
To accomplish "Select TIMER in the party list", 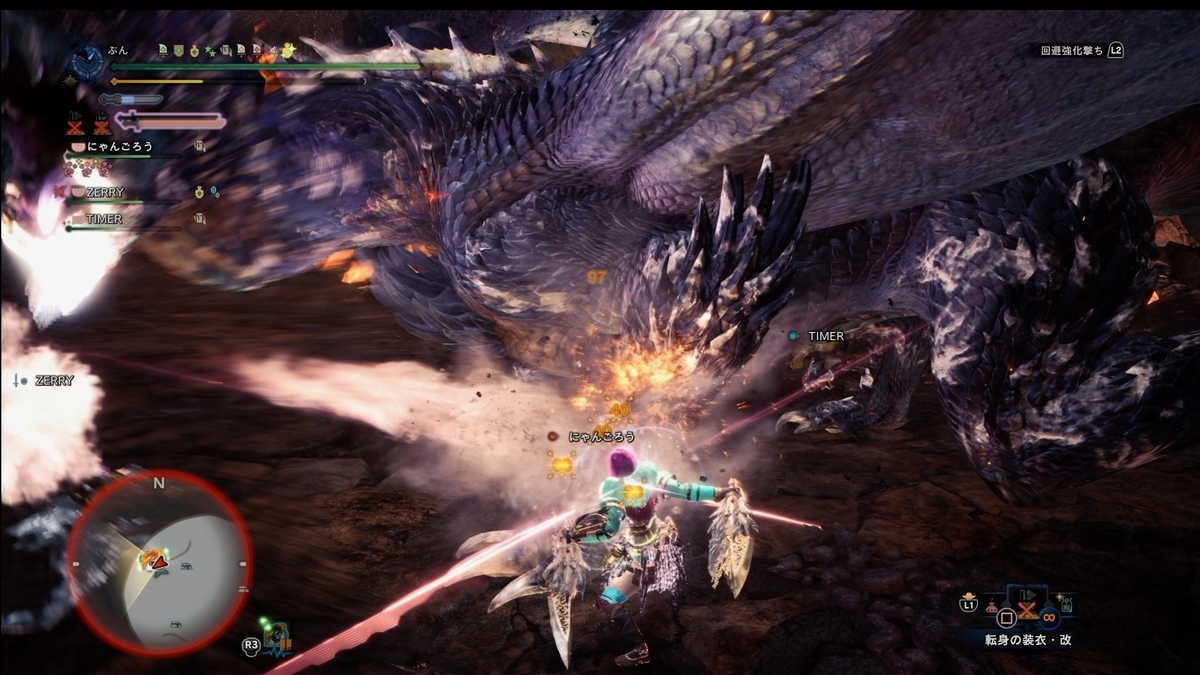I will [x=104, y=219].
